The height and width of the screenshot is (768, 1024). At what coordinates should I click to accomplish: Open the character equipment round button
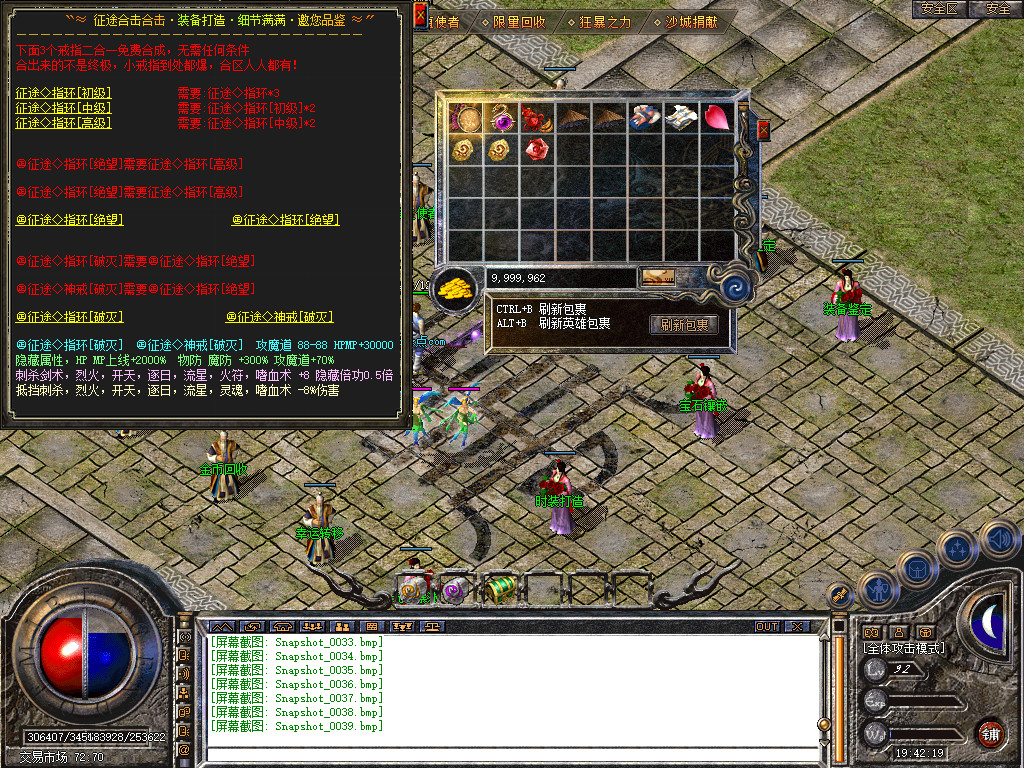click(x=877, y=590)
